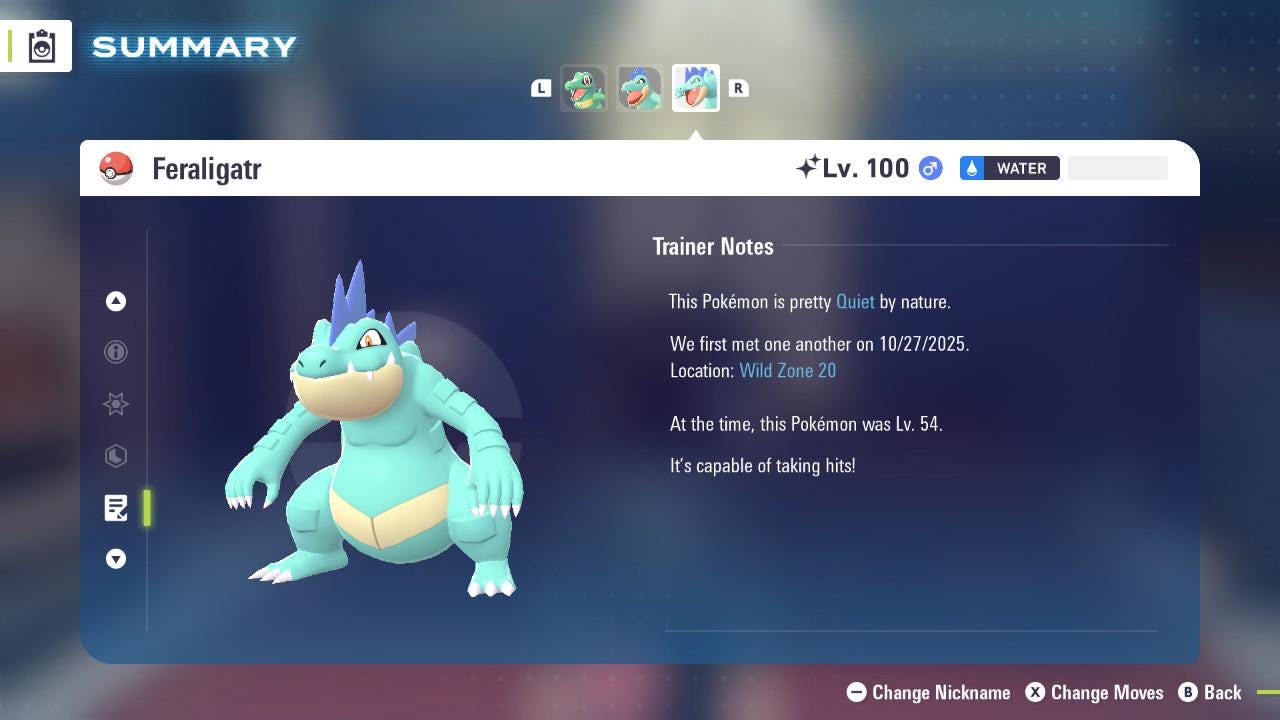
Task: Open the info page via the sidebar icon
Action: (116, 352)
